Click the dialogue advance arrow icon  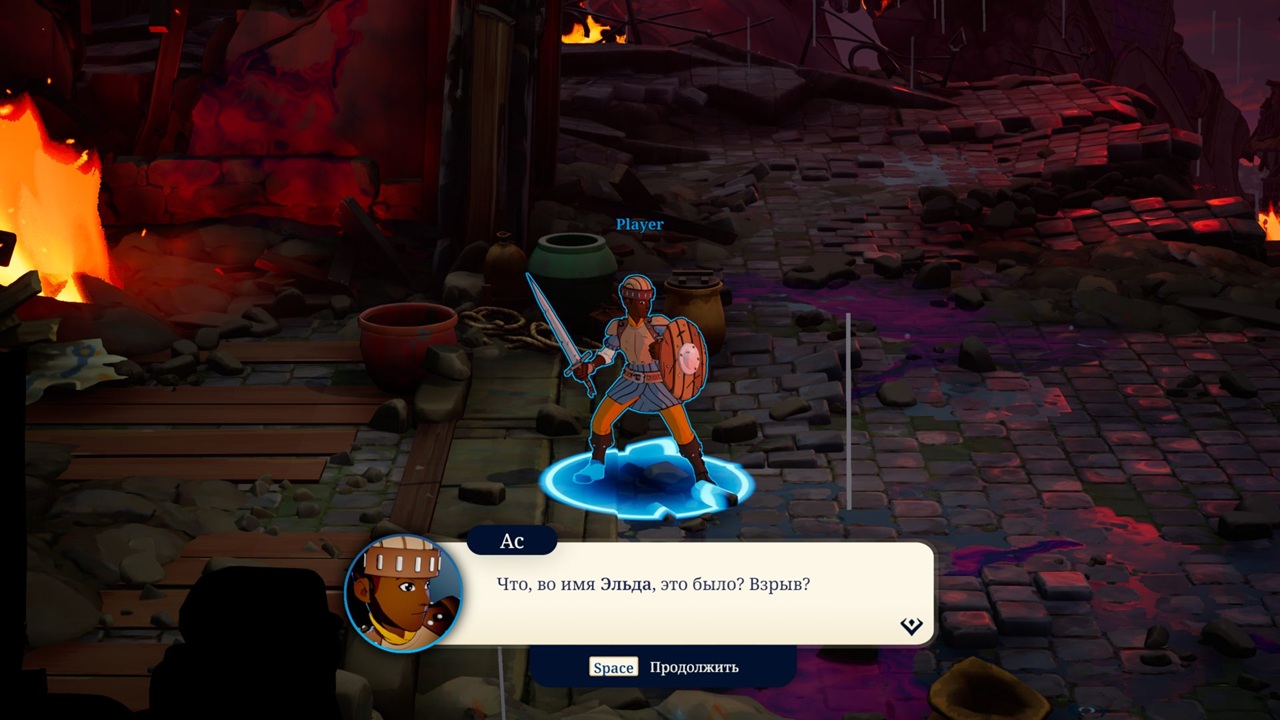(x=911, y=626)
